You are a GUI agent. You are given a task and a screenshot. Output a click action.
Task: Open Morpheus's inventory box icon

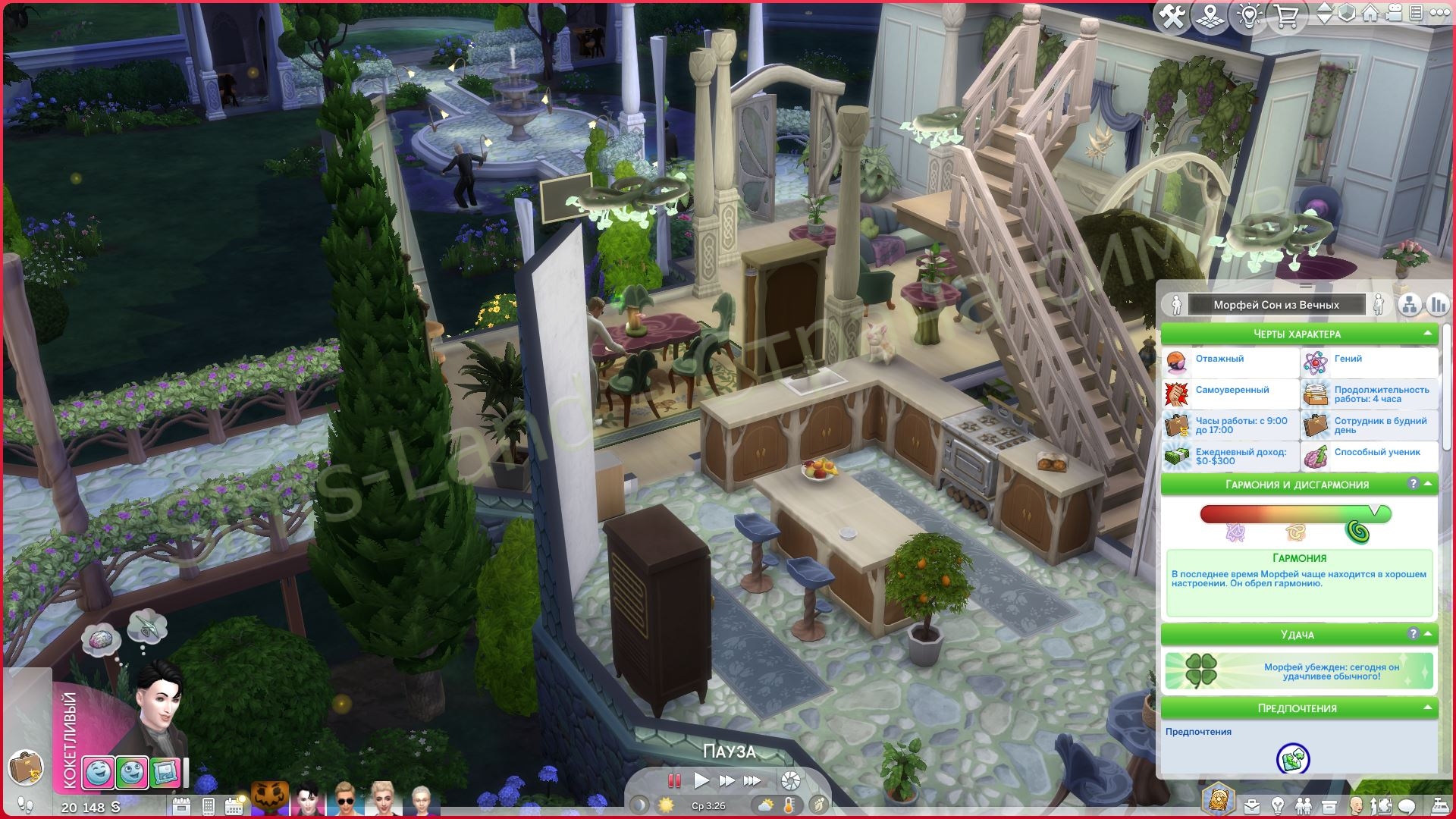tap(1329, 805)
